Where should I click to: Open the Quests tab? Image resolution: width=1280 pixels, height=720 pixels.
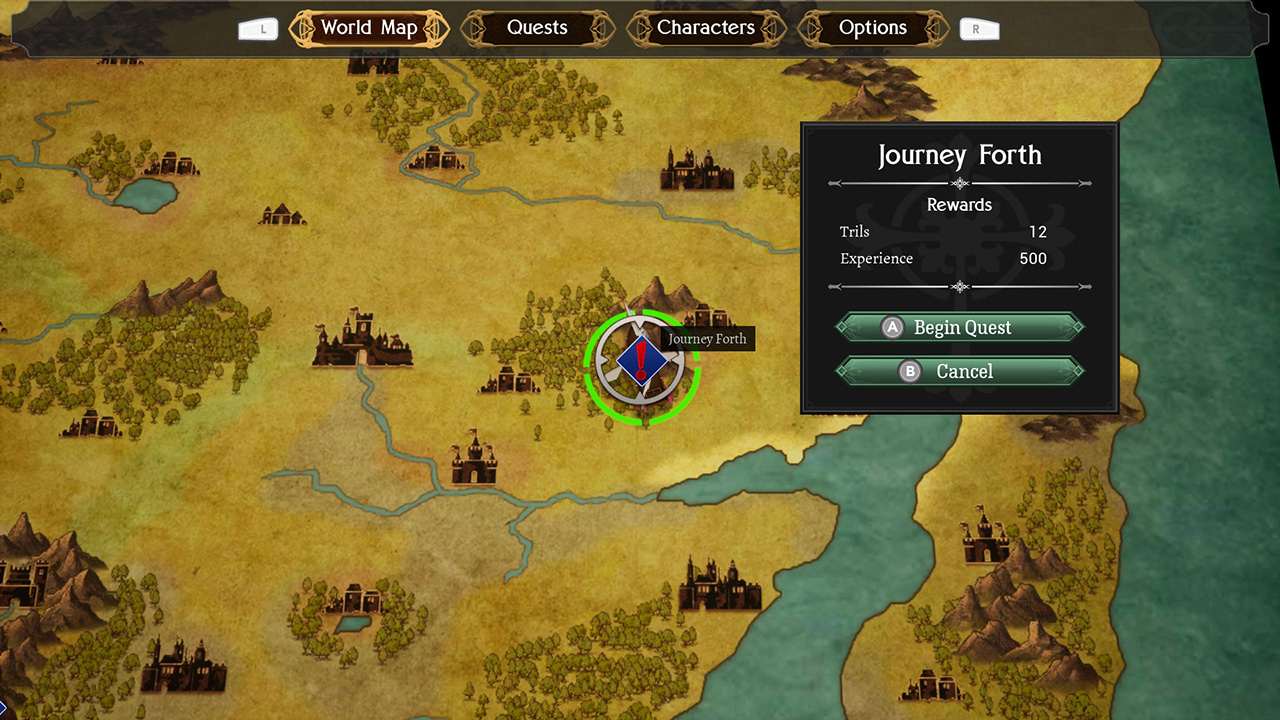(536, 27)
